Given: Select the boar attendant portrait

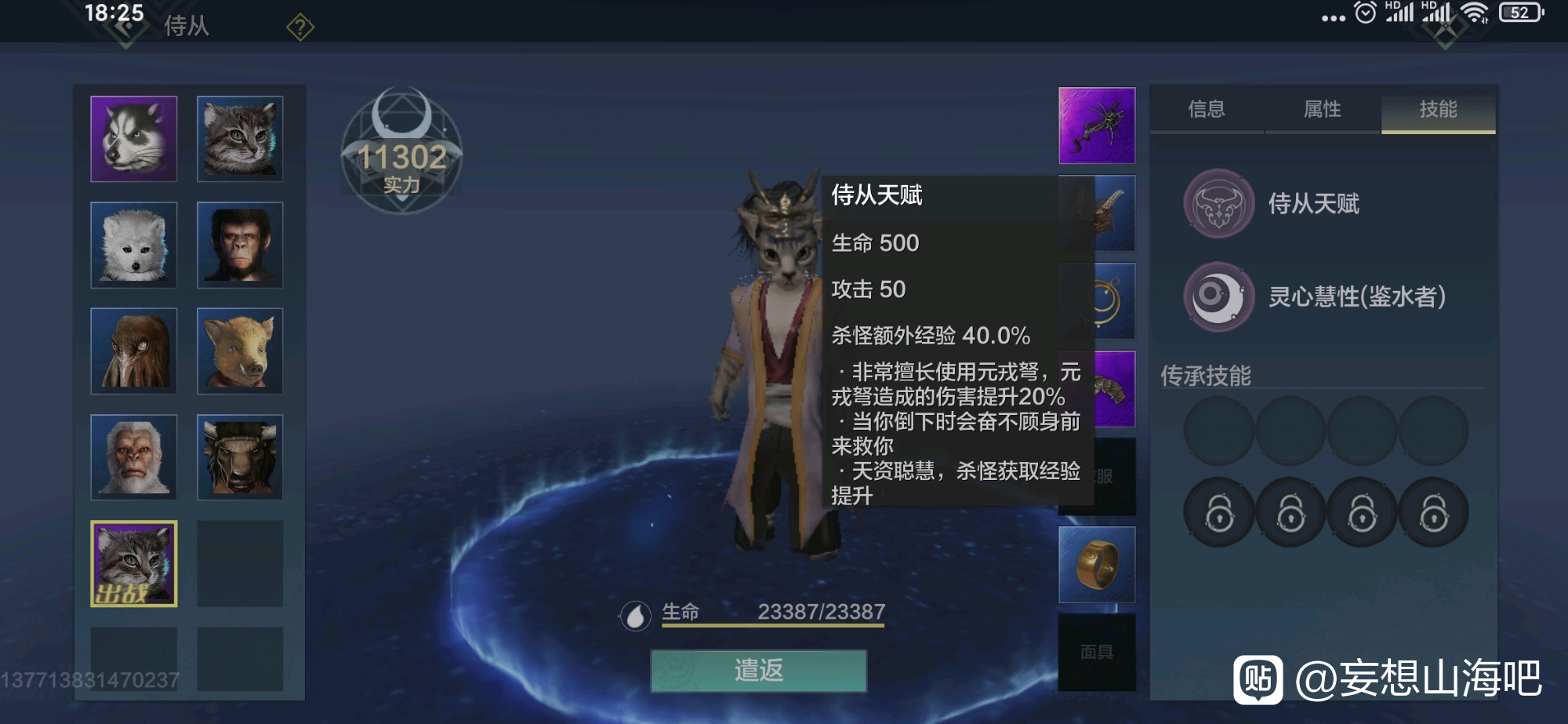Looking at the screenshot, I should click(240, 351).
